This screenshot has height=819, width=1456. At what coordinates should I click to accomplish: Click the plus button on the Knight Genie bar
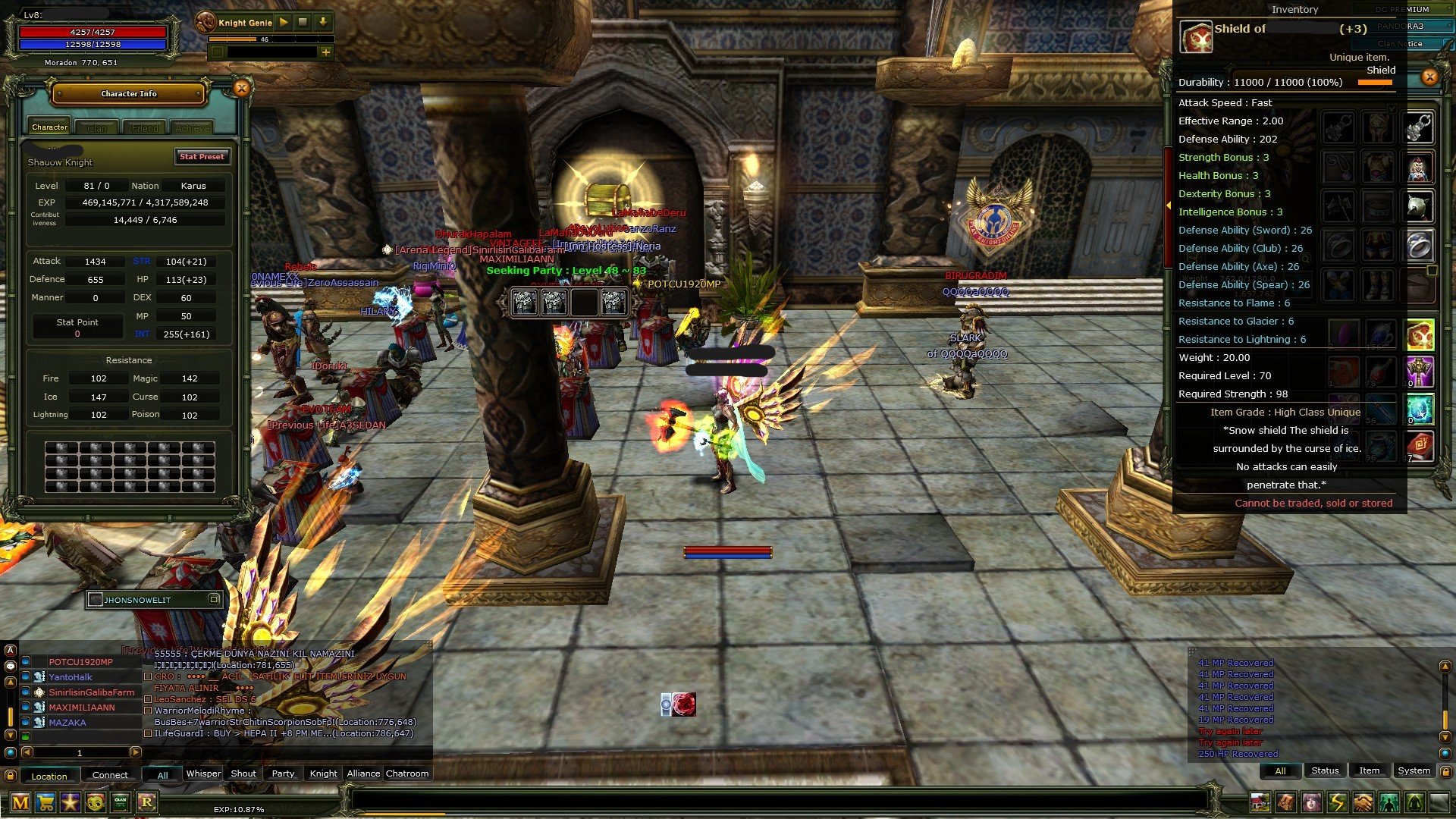(326, 54)
